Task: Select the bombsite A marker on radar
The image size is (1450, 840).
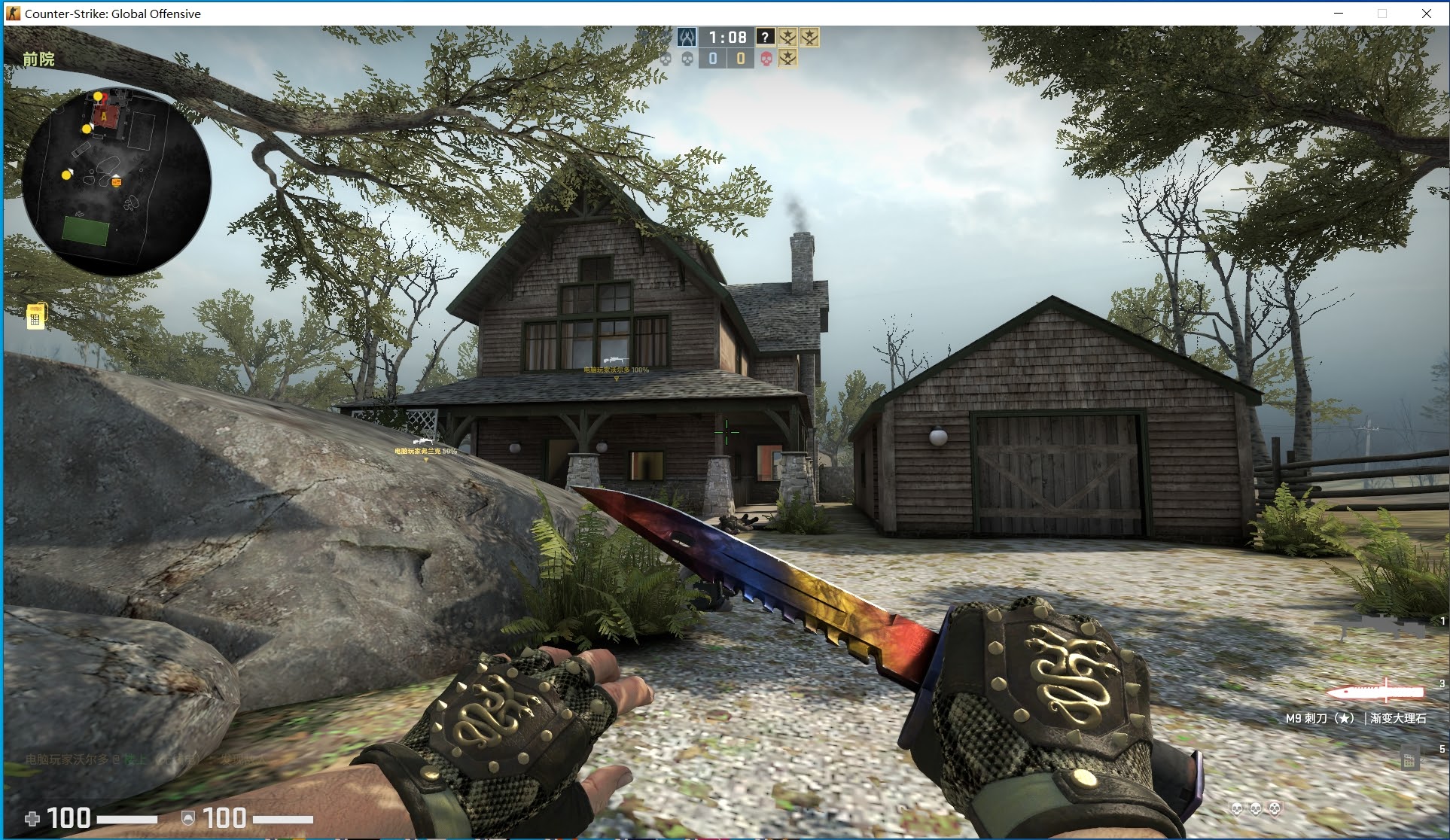Action: (104, 116)
